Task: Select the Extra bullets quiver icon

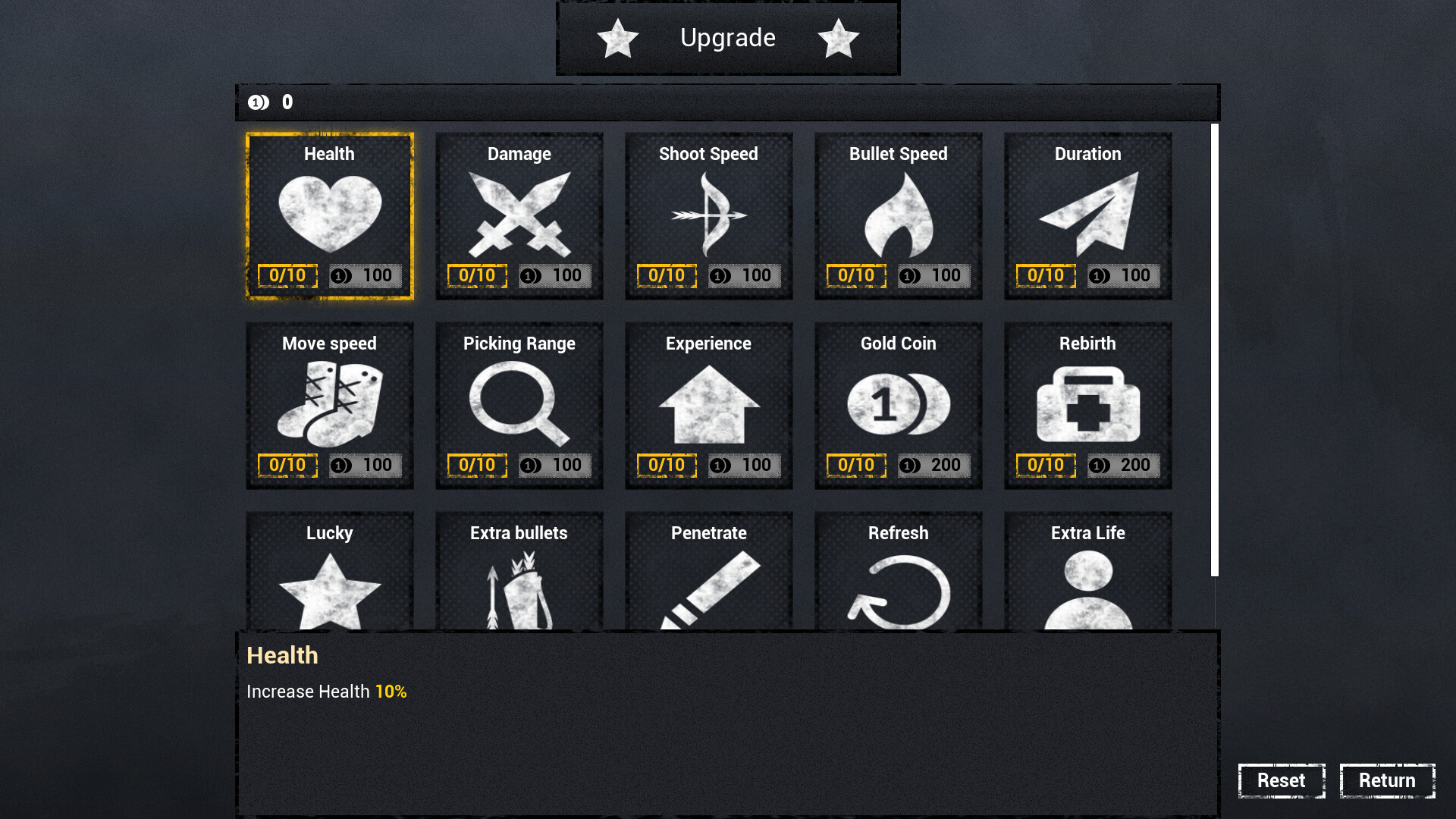Action: pos(519,591)
